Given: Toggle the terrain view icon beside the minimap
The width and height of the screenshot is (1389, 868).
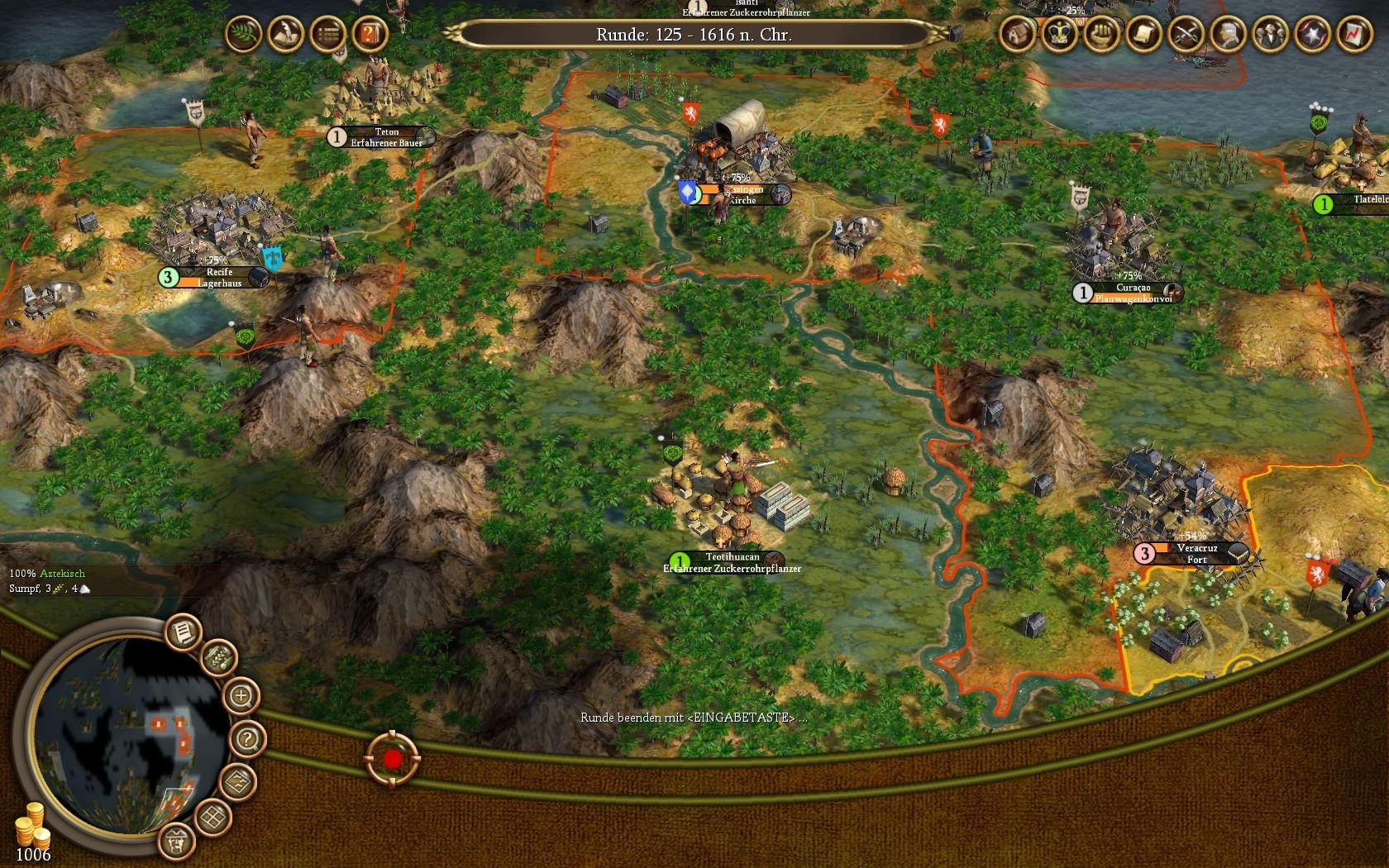Looking at the screenshot, I should (236, 781).
